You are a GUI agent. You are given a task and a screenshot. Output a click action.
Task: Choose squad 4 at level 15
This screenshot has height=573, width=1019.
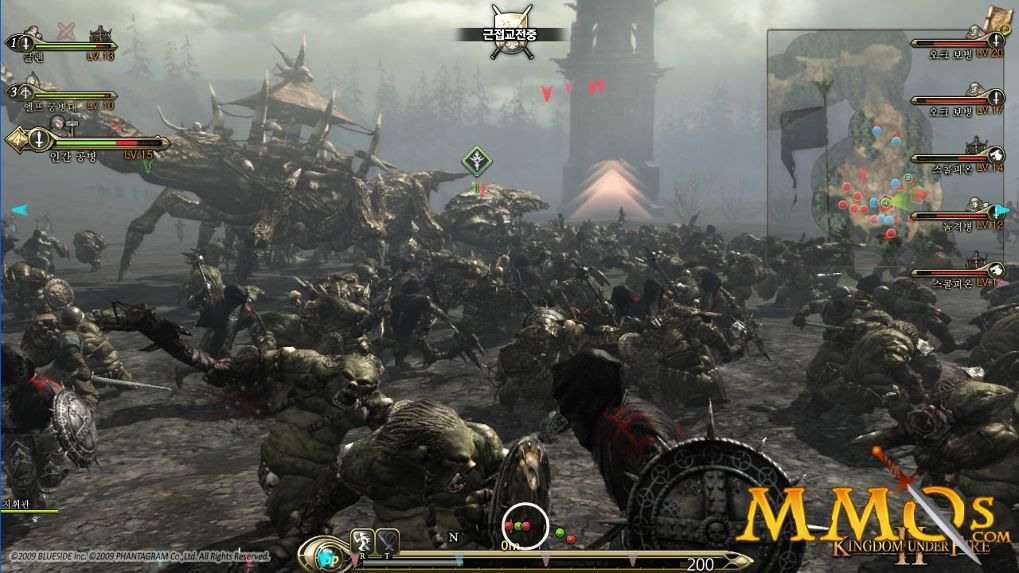click(x=85, y=143)
